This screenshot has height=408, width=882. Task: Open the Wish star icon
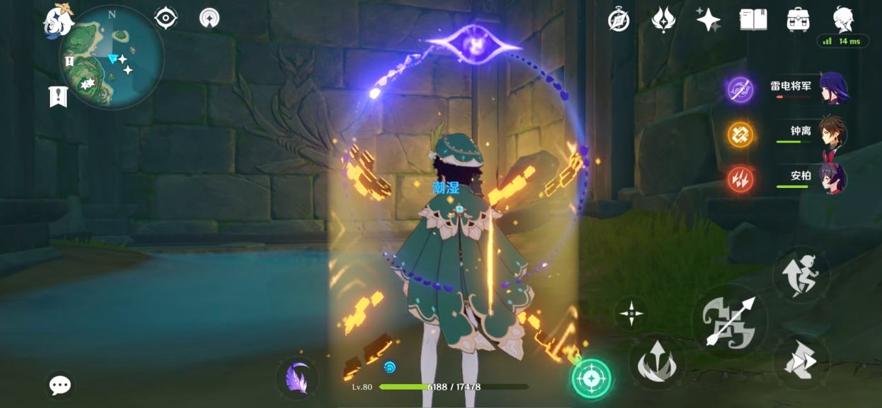point(709,19)
